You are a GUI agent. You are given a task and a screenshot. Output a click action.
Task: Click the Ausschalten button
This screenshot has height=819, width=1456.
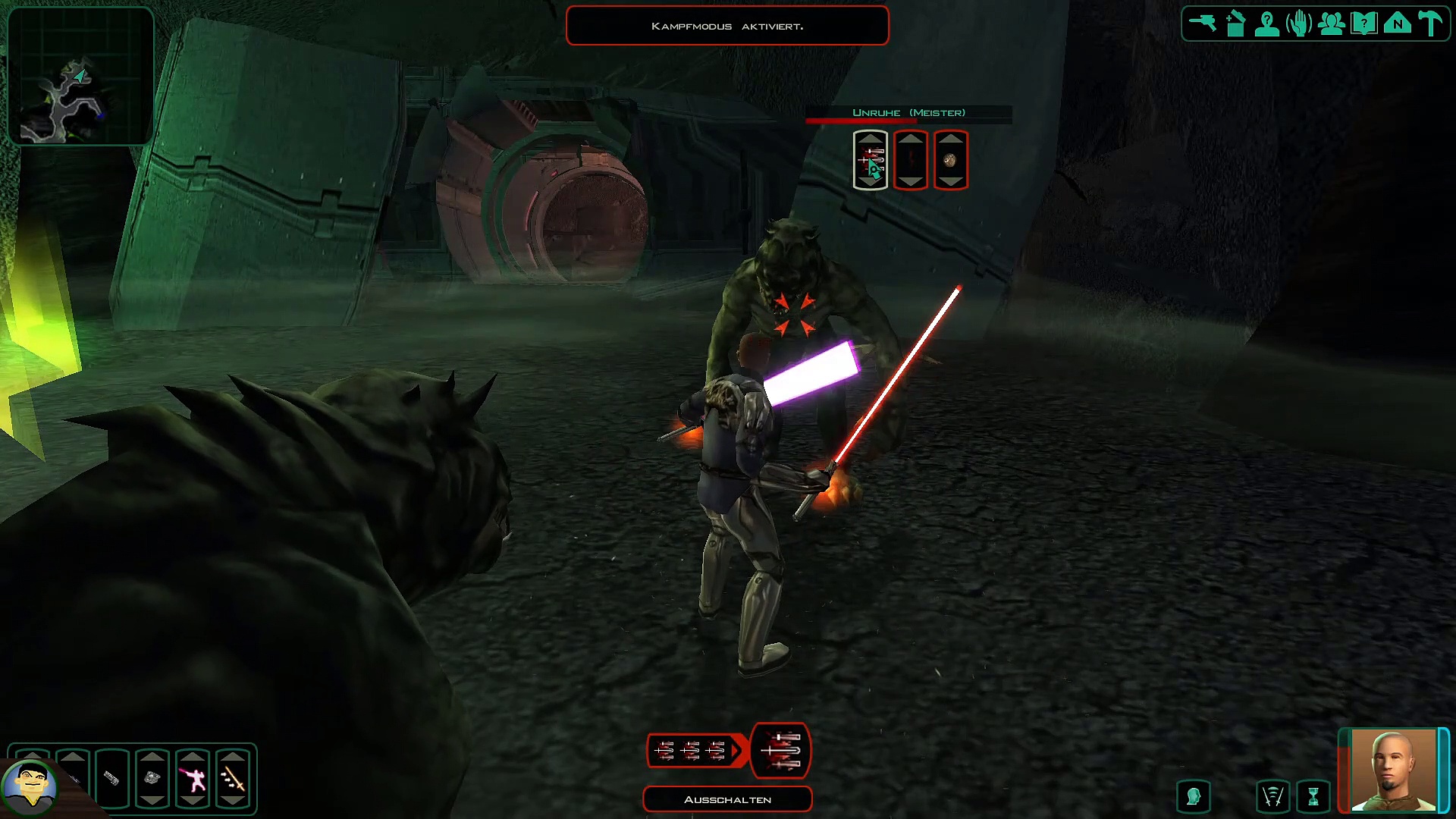pos(727,799)
